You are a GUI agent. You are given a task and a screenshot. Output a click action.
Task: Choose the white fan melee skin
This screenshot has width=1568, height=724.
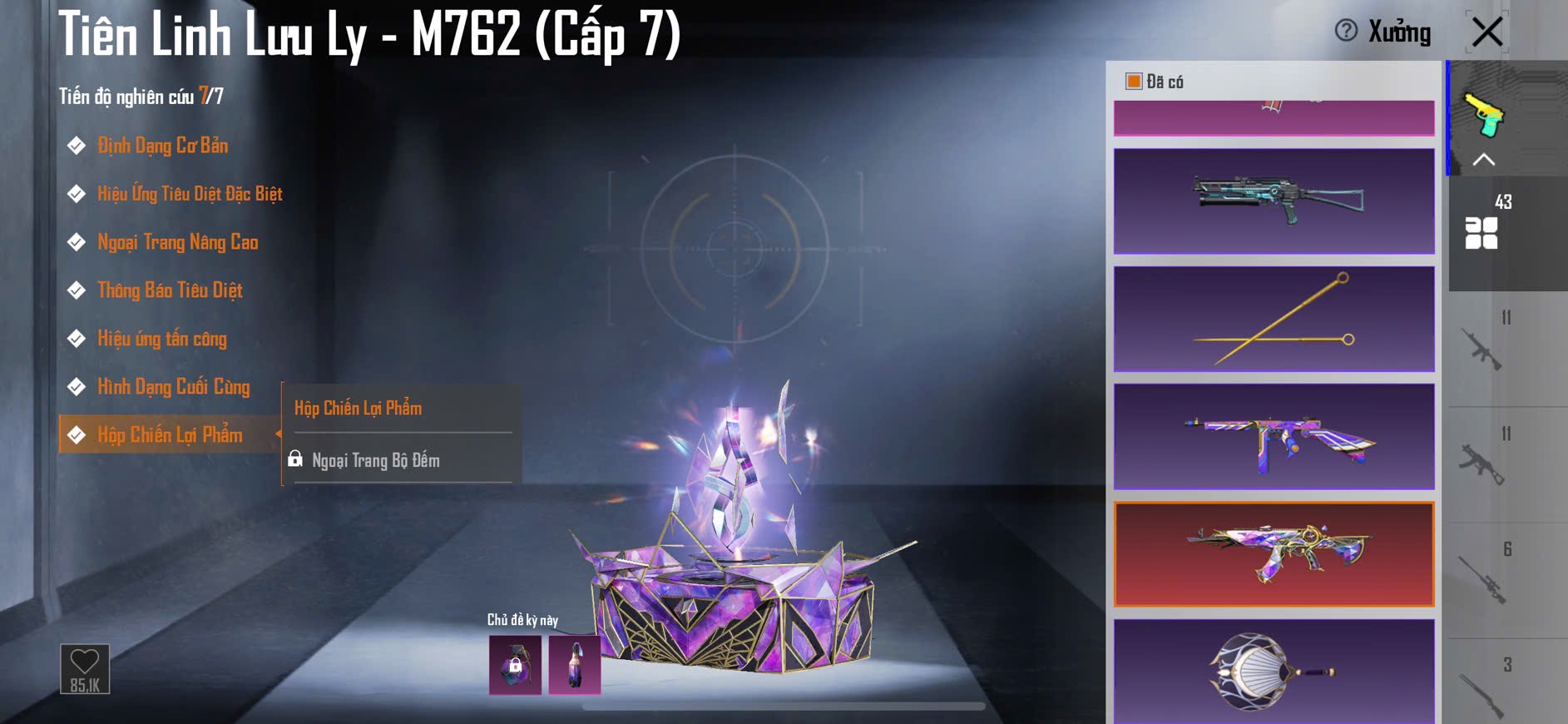tap(1274, 671)
